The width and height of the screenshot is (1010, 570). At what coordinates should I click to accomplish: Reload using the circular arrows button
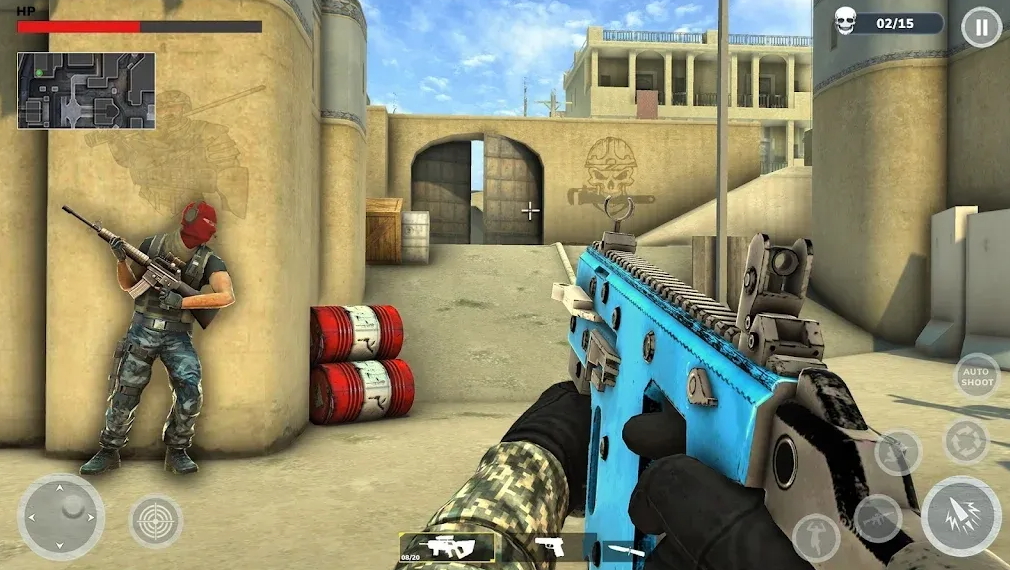(x=966, y=442)
